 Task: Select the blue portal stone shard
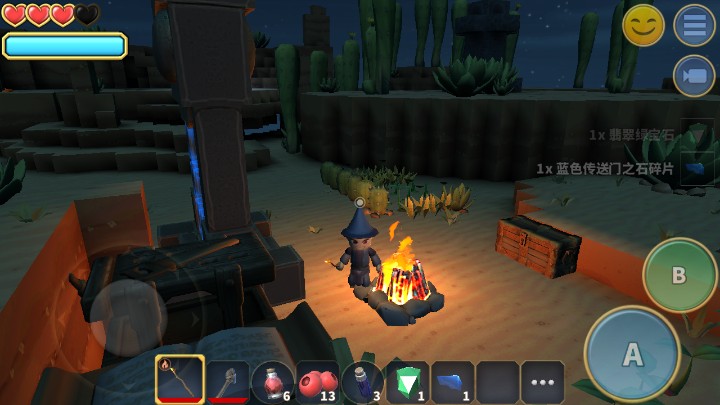[452, 381]
